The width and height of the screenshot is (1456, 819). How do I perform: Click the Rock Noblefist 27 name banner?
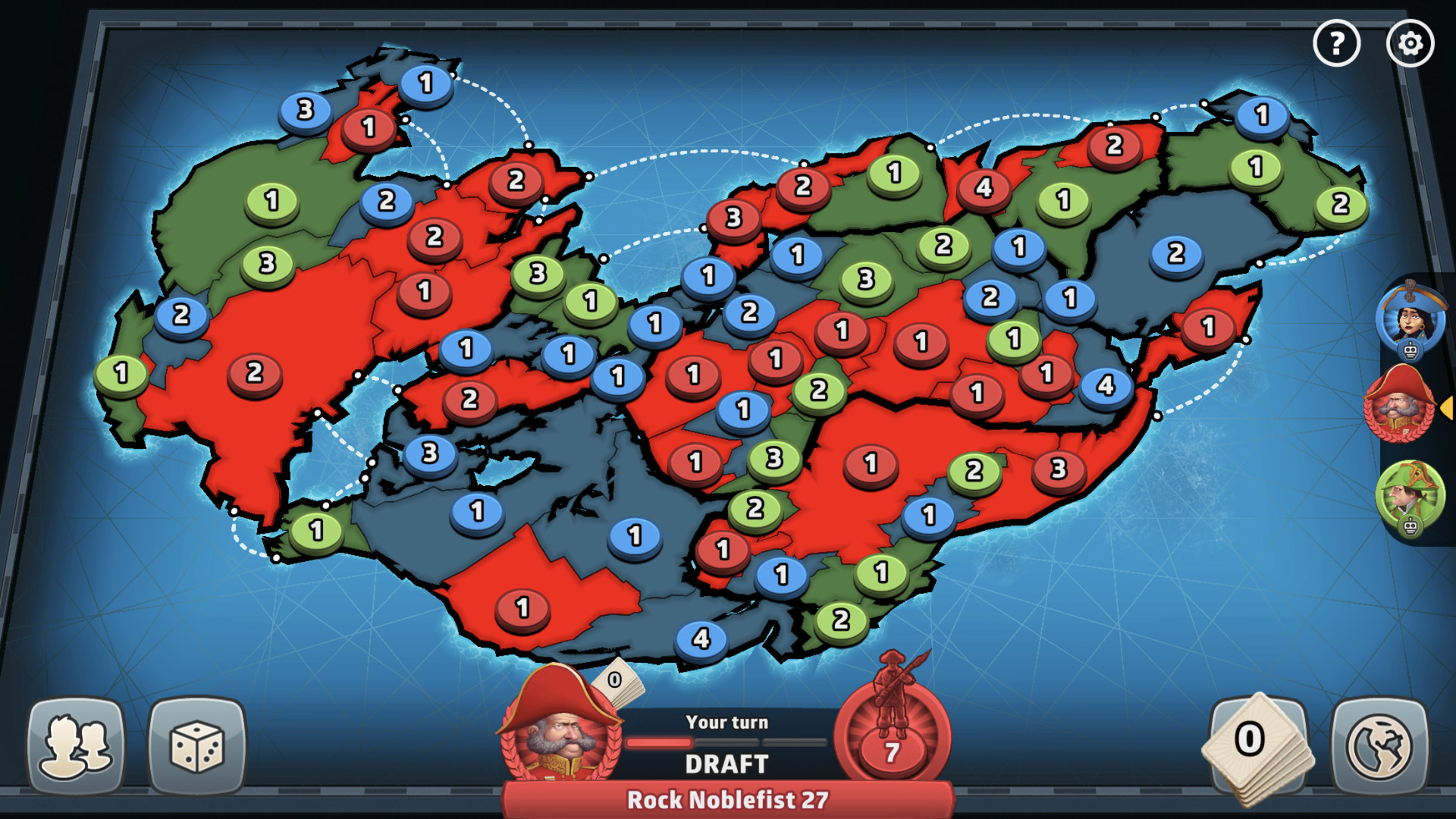click(726, 797)
